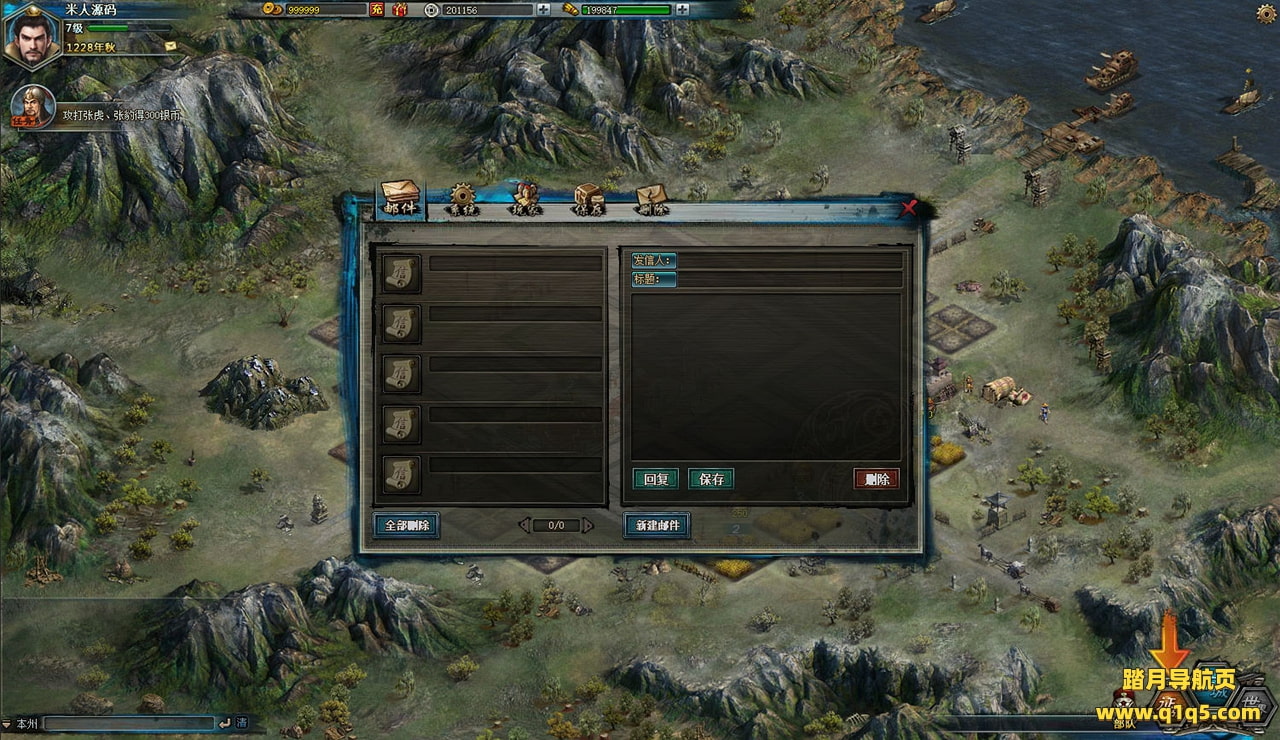
Task: Close the mail window with the red X
Action: click(x=908, y=208)
